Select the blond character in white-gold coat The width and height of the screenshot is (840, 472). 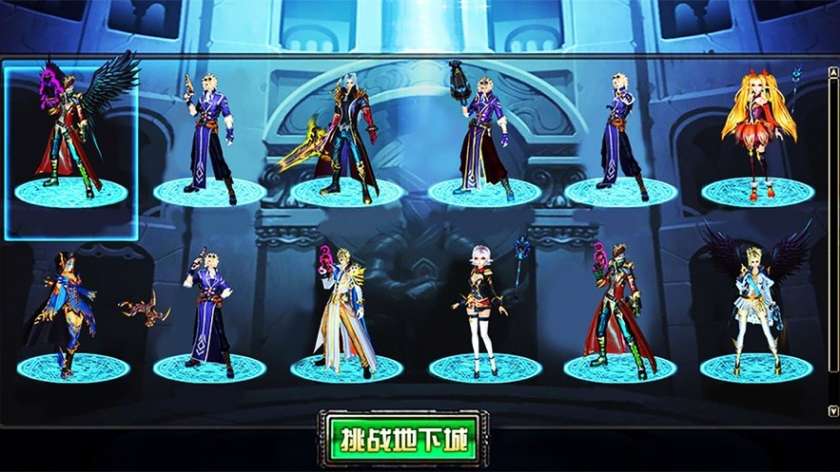345,310
